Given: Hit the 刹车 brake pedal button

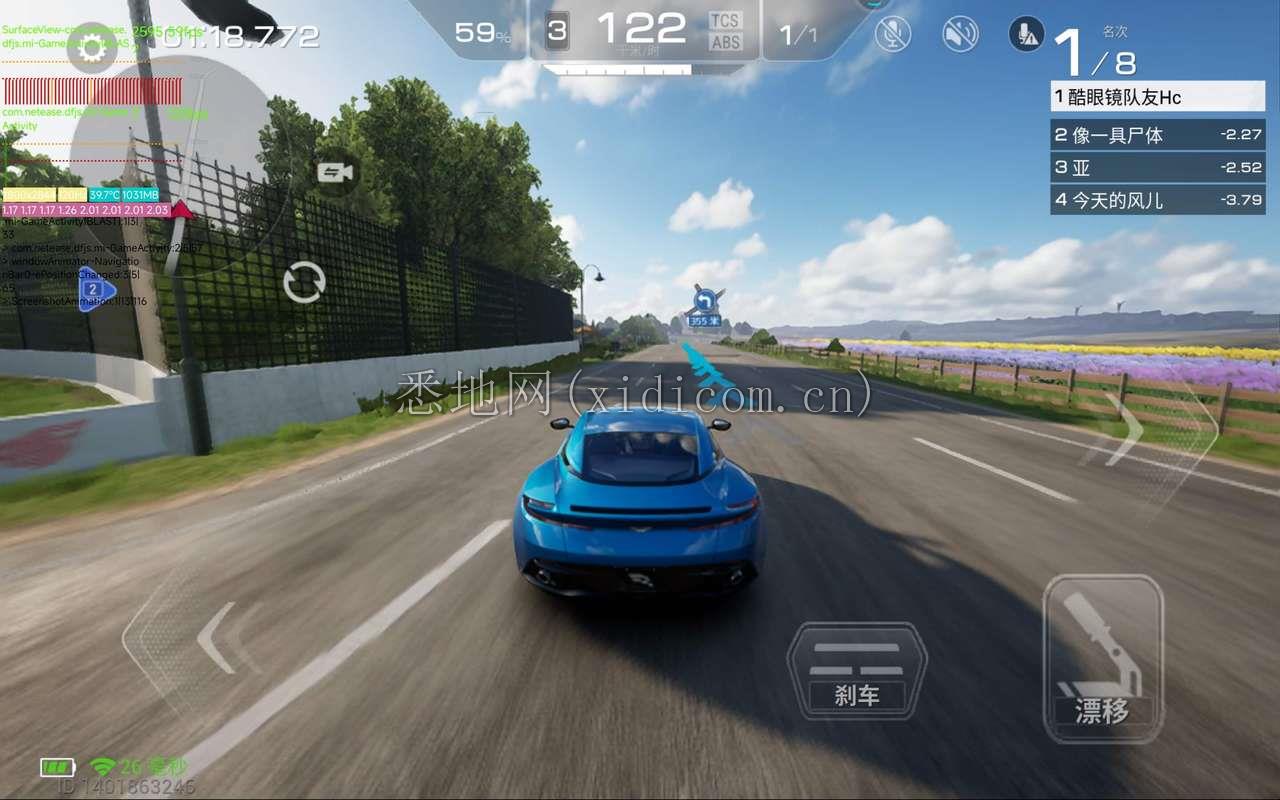Looking at the screenshot, I should pos(857,670).
